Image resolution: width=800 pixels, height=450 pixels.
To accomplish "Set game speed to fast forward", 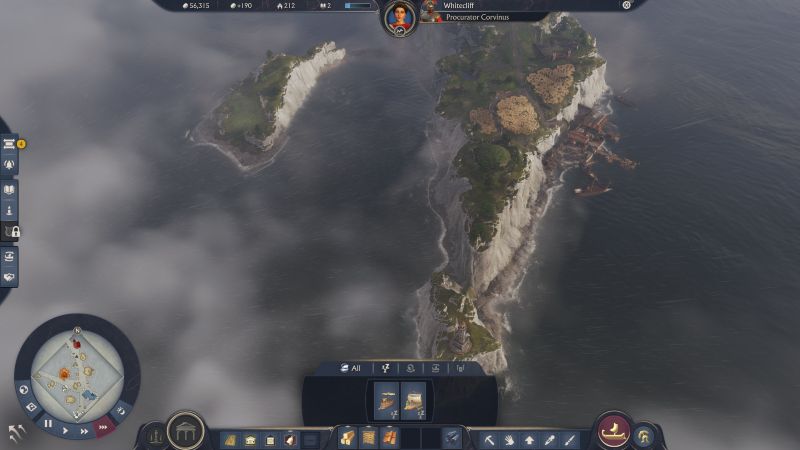I will [x=85, y=430].
